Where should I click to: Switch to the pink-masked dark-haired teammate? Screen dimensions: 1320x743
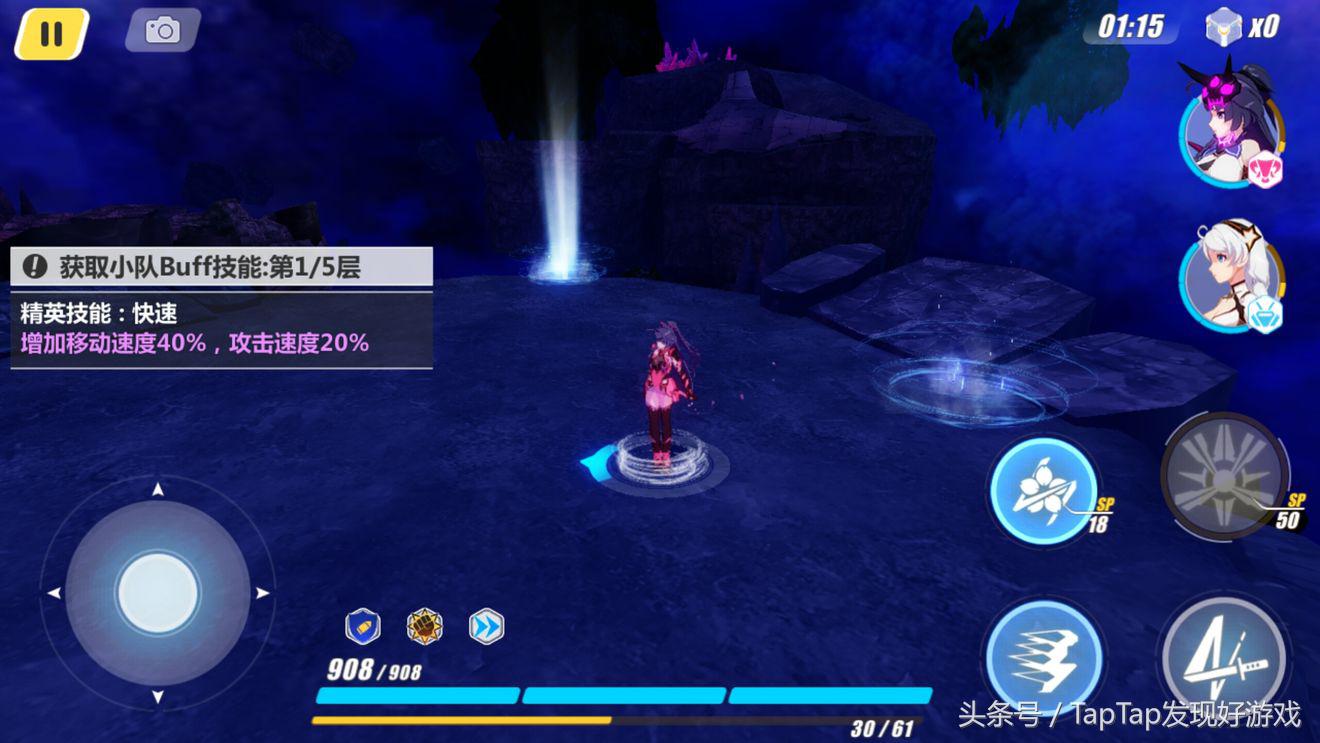click(x=1229, y=124)
